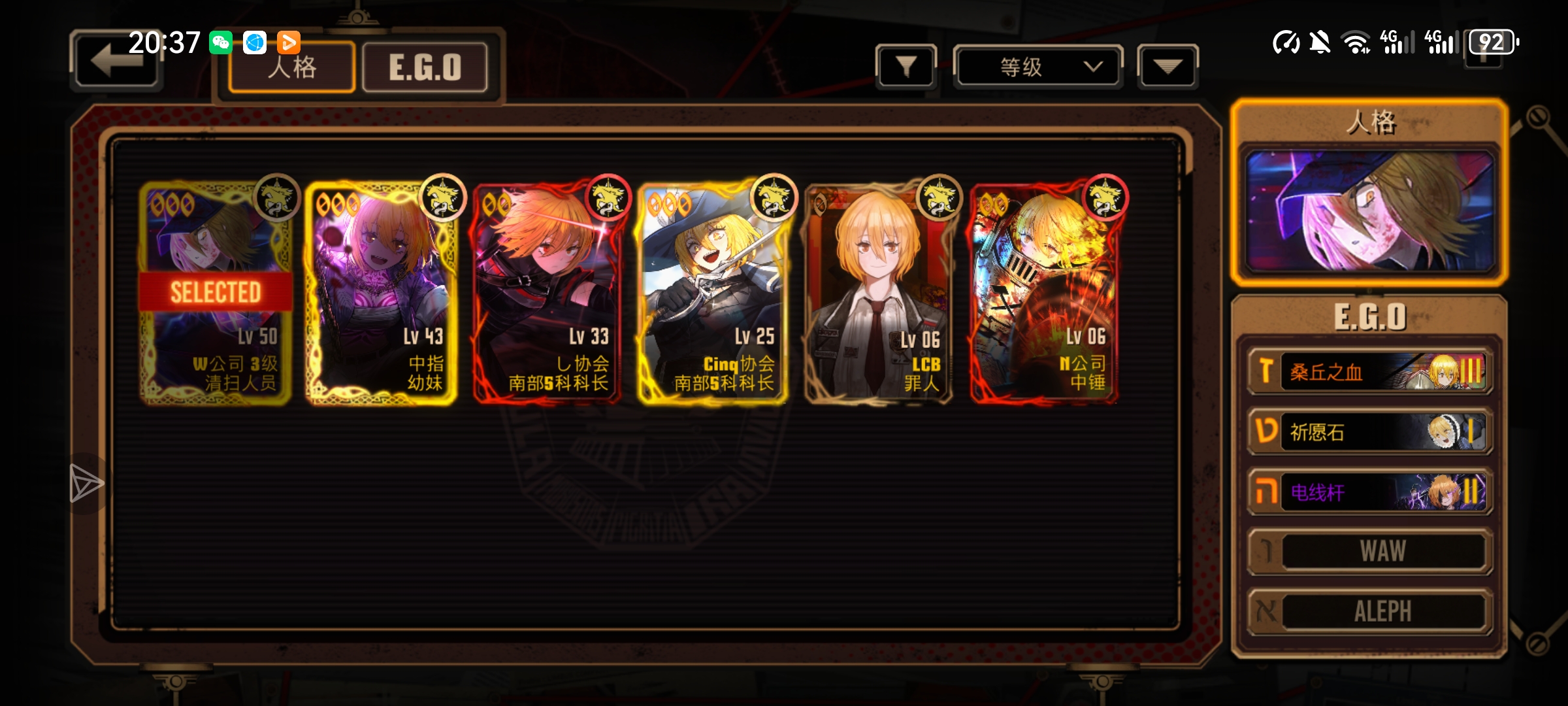1568x706 pixels.
Task: Tap the paper-plane side overlay icon
Action: pos(86,484)
